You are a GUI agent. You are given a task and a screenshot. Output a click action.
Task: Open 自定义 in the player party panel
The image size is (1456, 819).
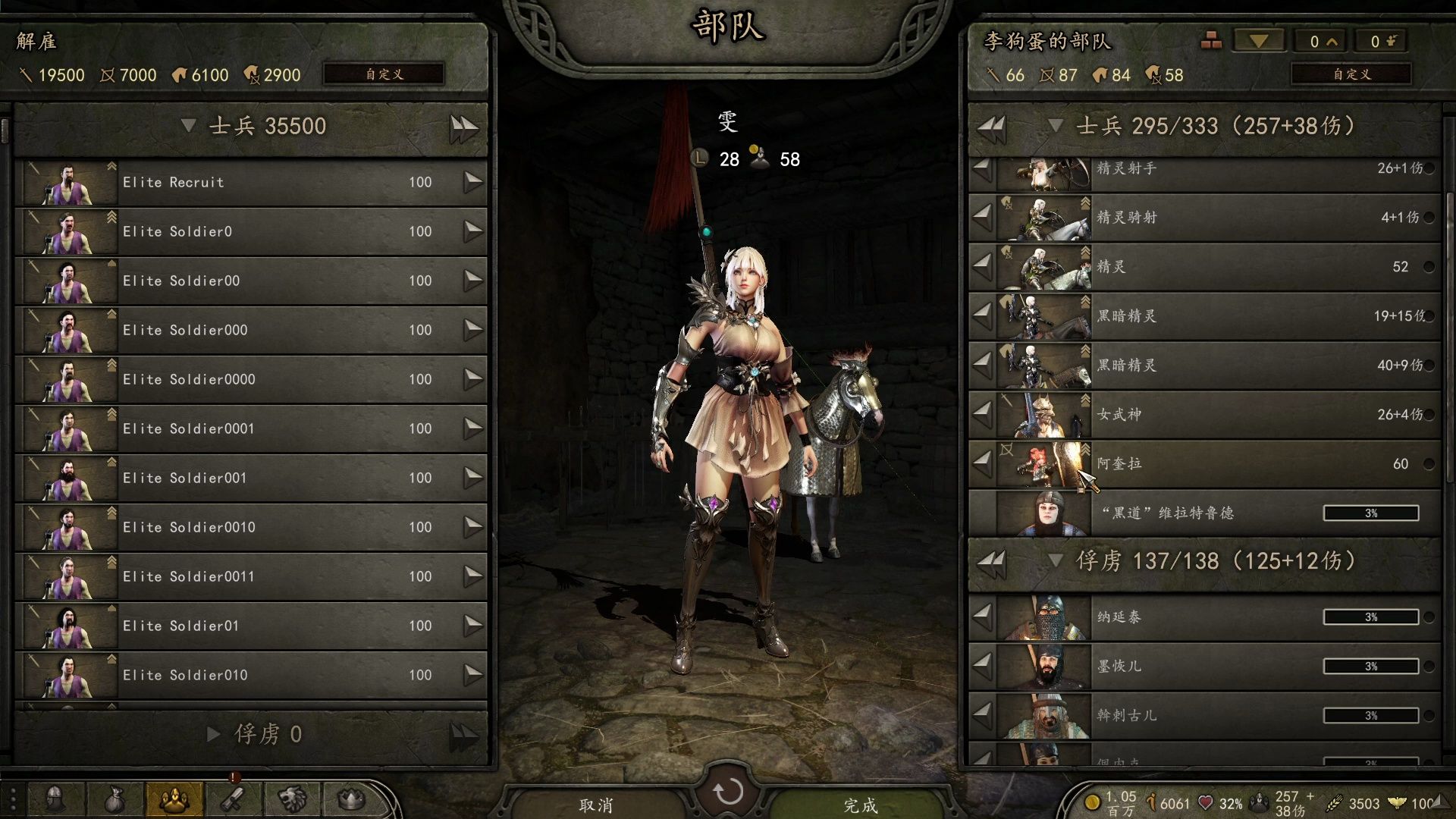pos(1351,74)
